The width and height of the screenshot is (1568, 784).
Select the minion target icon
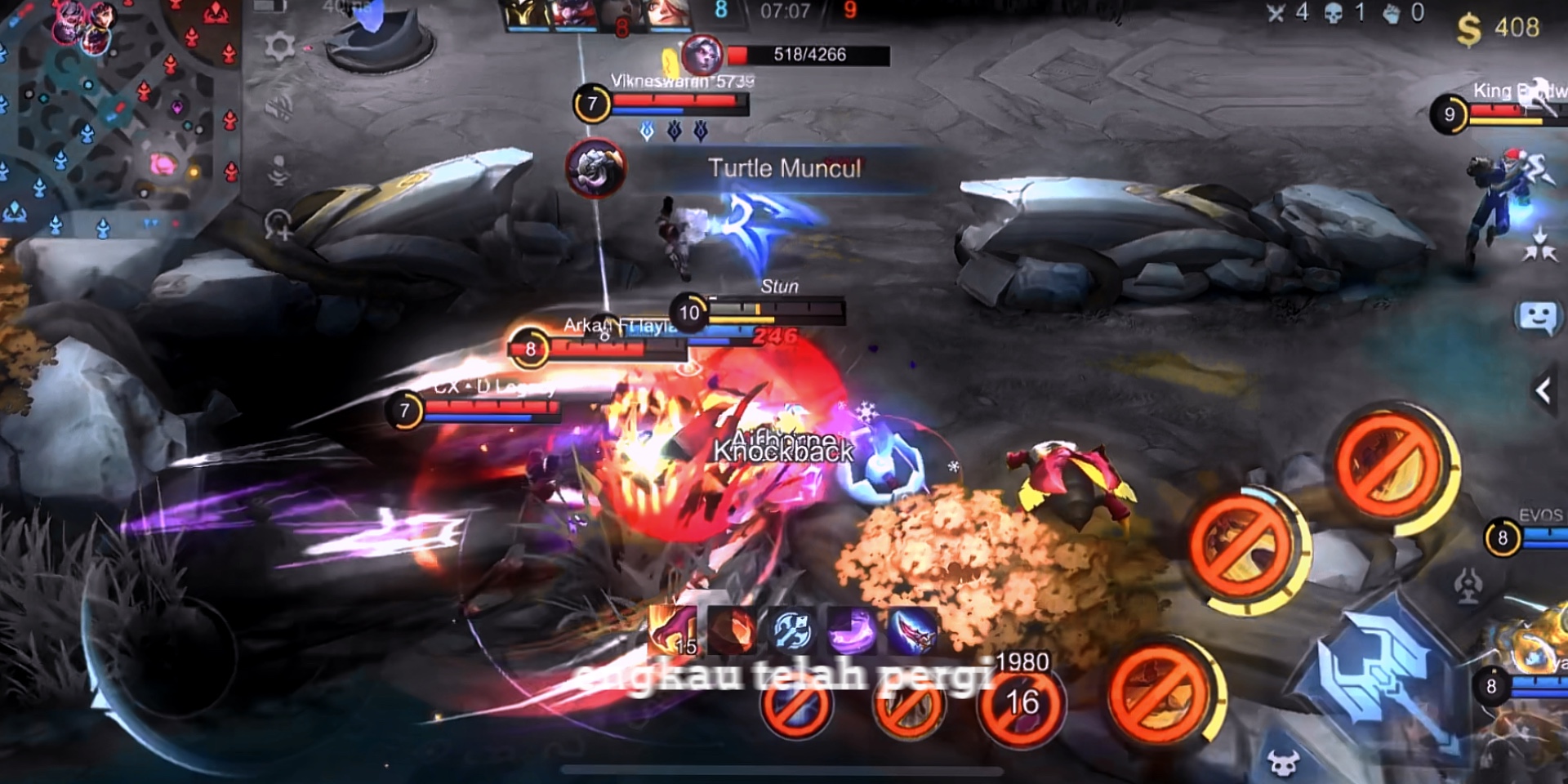[1283, 763]
